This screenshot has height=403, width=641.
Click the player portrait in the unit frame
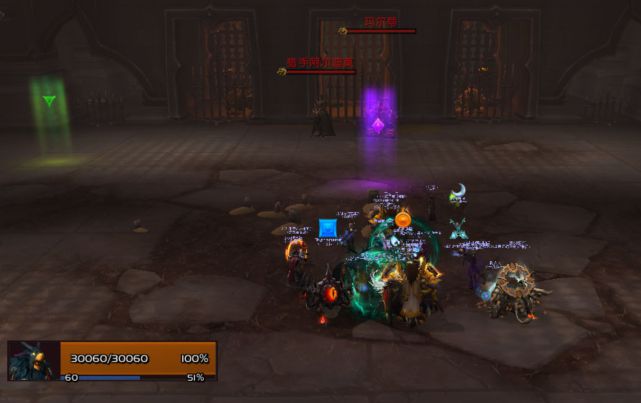coord(33,360)
